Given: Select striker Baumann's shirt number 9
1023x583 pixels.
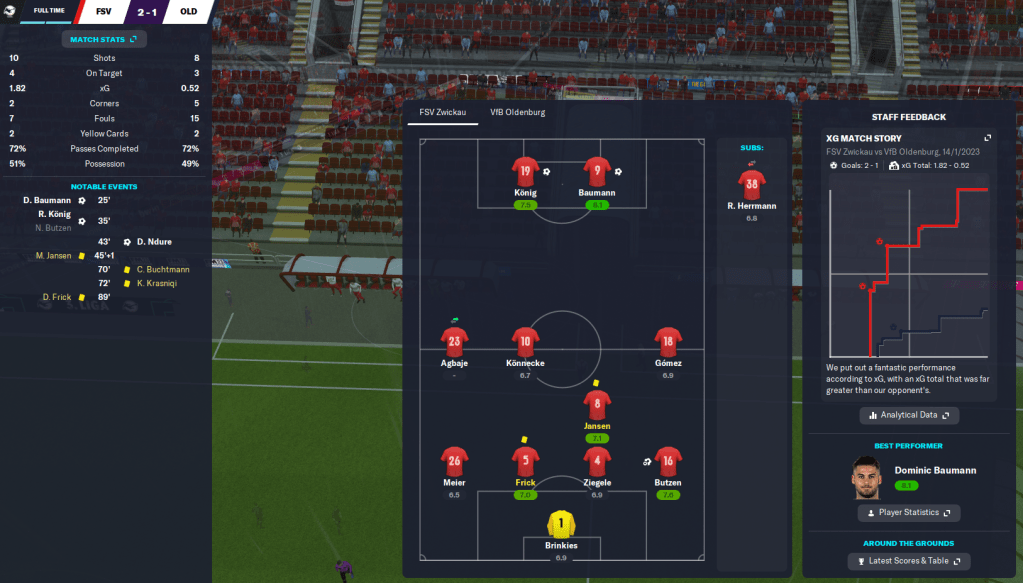Looking at the screenshot, I should click(597, 171).
